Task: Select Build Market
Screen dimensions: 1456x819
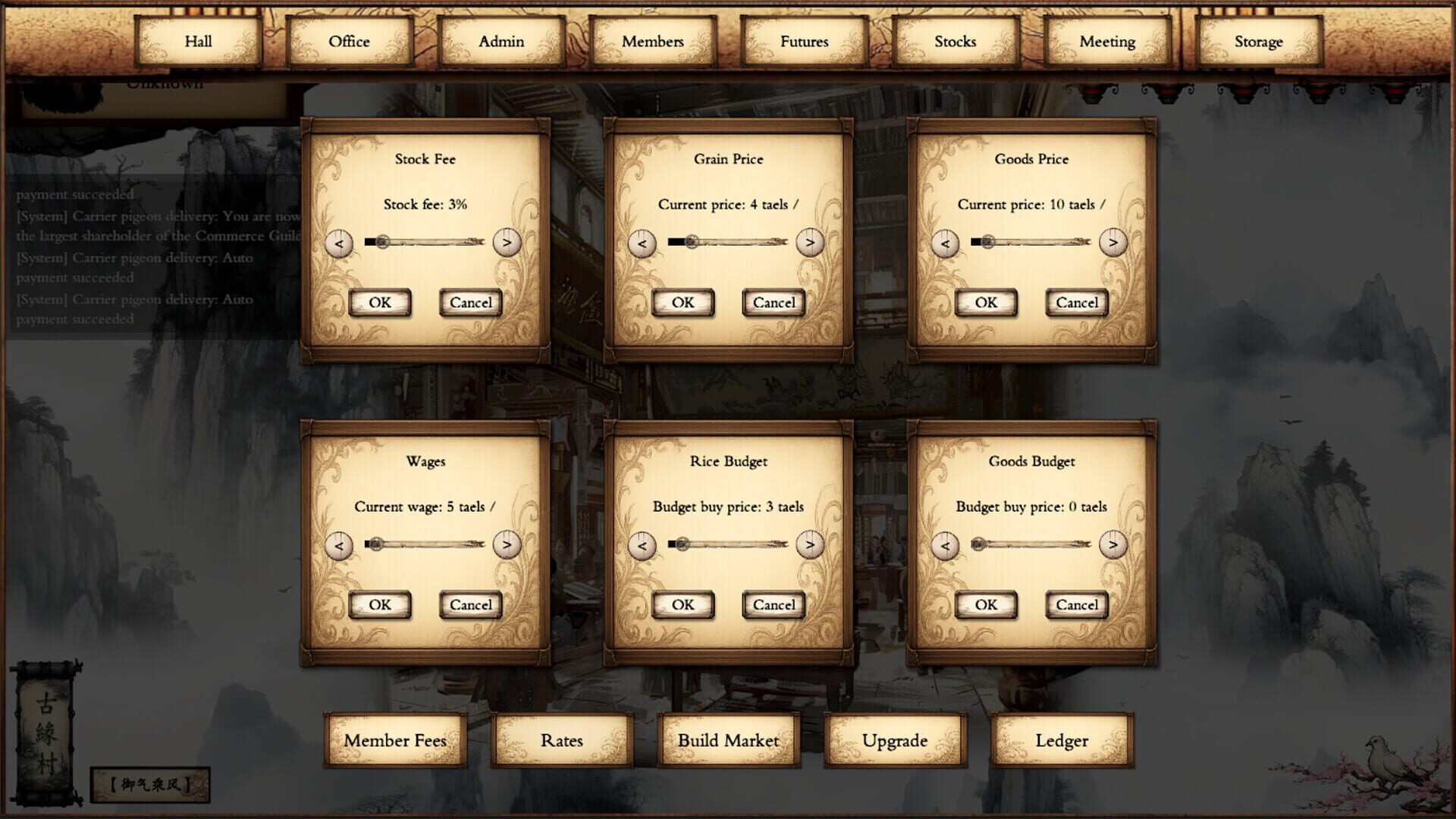Action: [x=728, y=740]
